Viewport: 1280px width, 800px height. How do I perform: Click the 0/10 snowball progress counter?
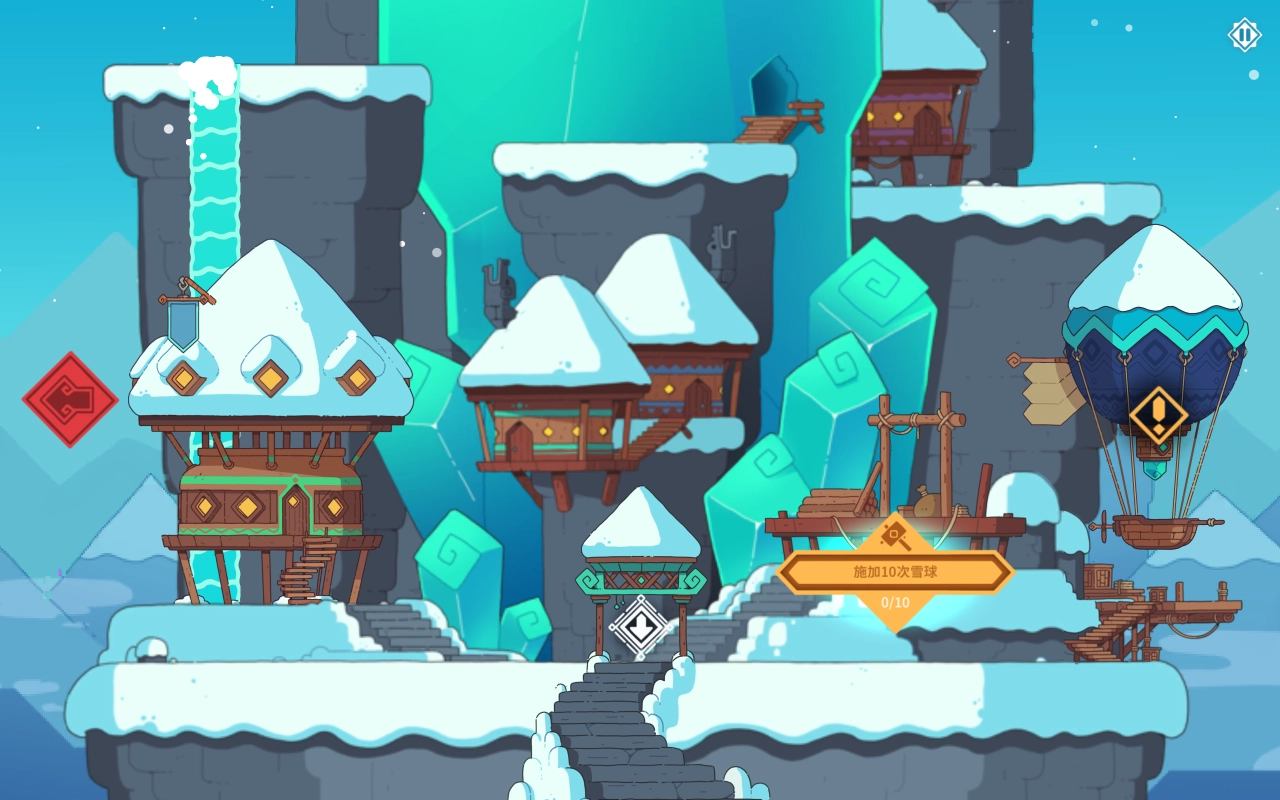point(895,601)
